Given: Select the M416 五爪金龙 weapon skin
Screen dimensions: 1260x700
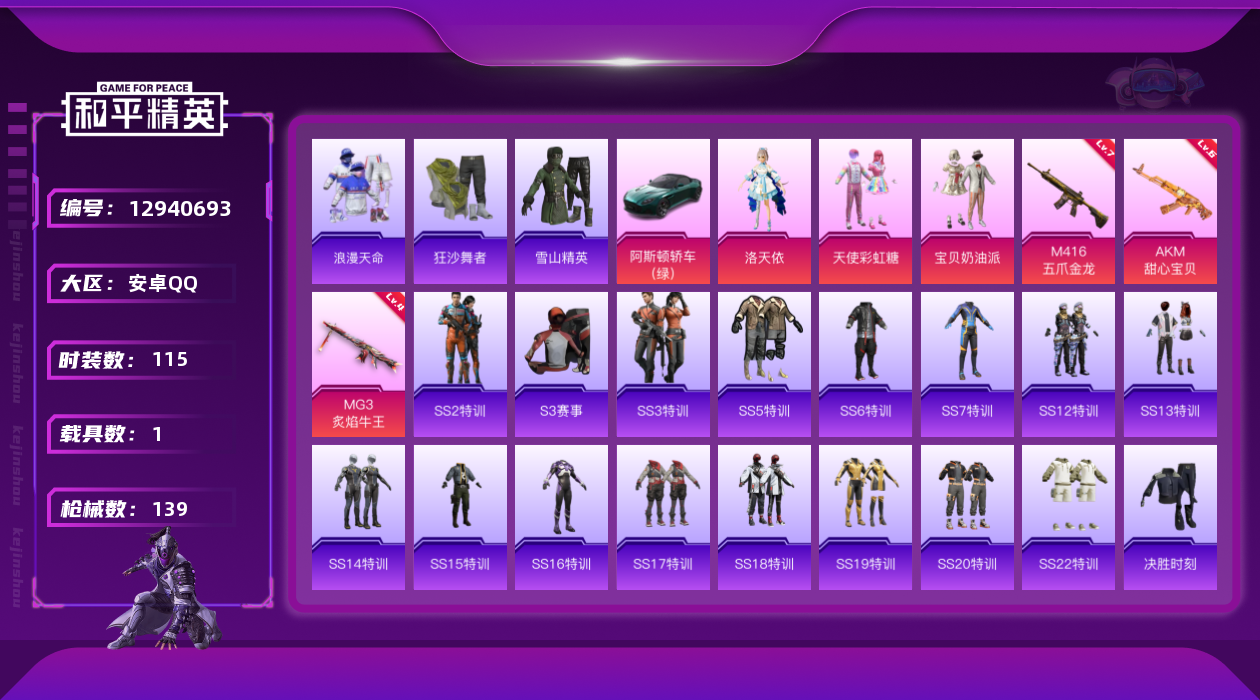Looking at the screenshot, I should point(1068,210).
